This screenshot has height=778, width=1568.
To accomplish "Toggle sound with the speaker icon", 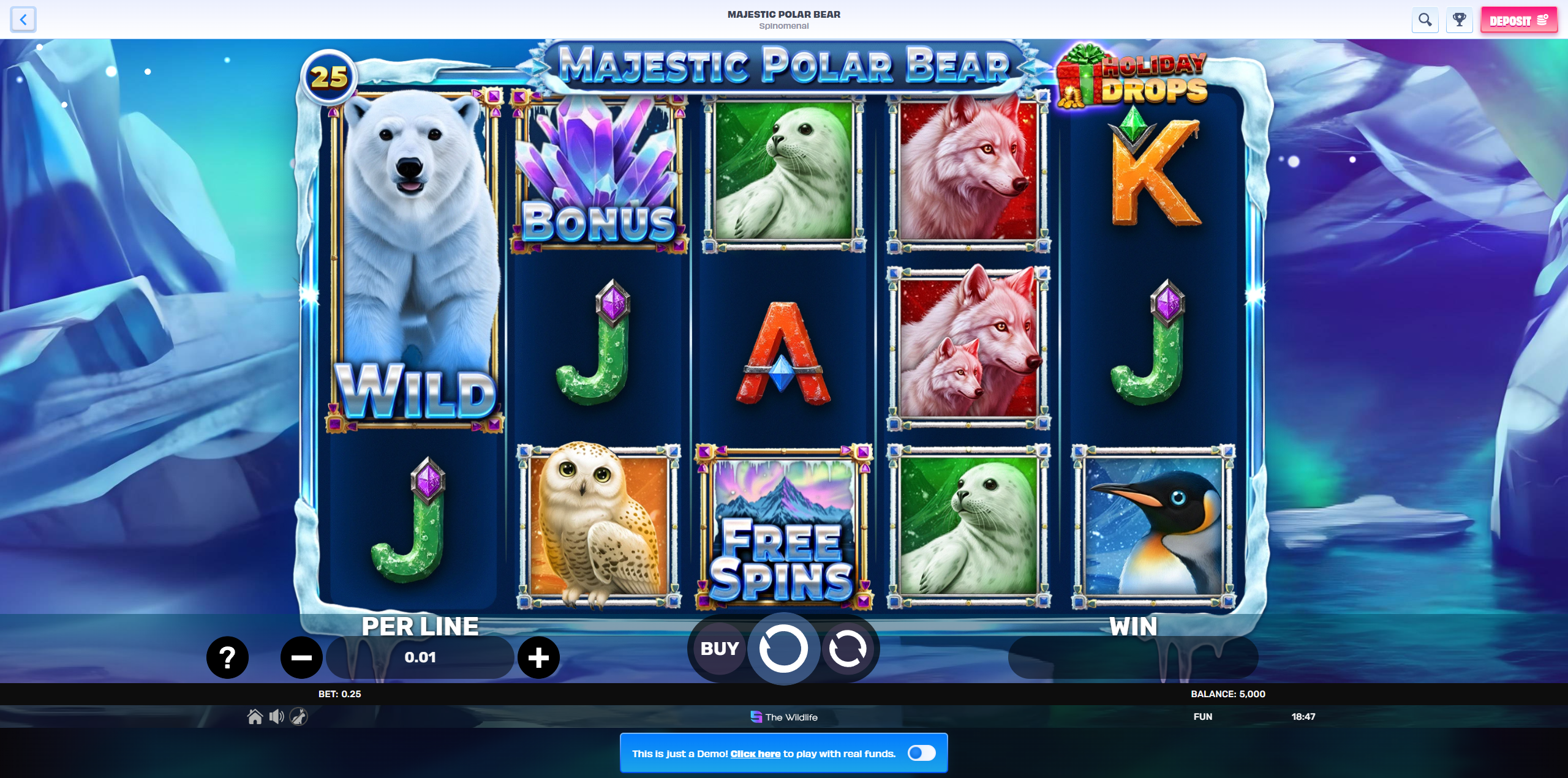I will pos(276,716).
